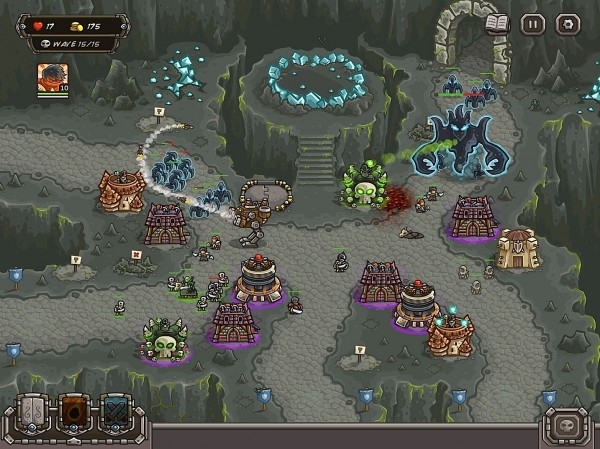Open the encyclopedia book

pyautogui.click(x=496, y=23)
